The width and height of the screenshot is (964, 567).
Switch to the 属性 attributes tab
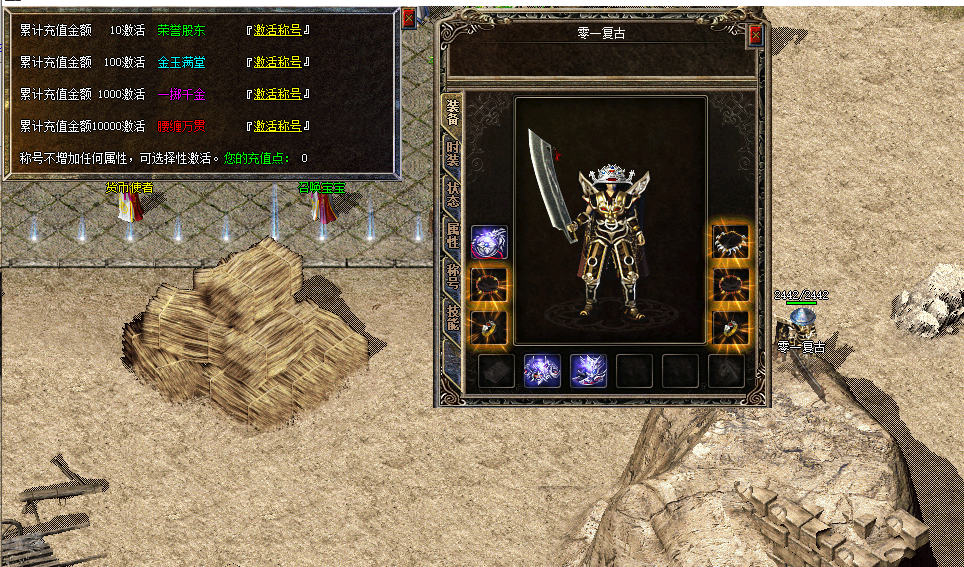coord(453,237)
